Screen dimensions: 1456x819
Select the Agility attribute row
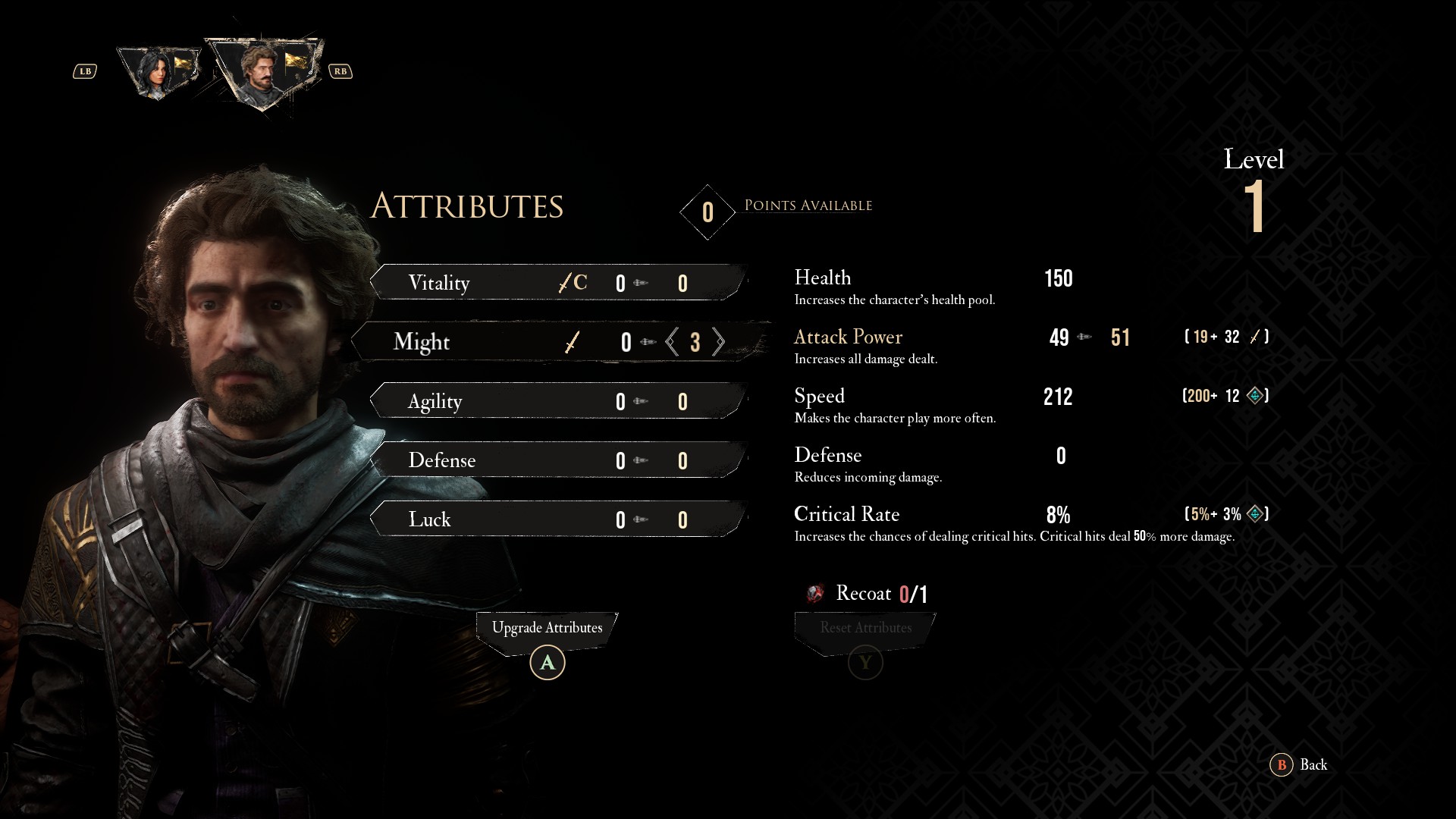pyautogui.click(x=558, y=401)
